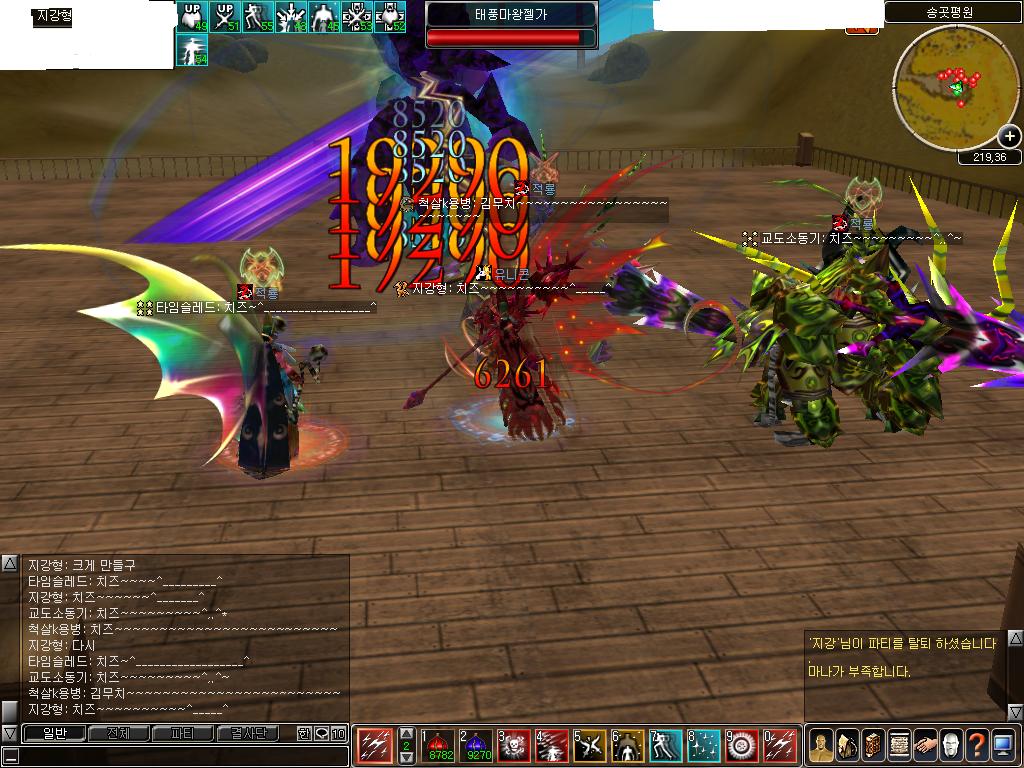Screen dimensions: 1024x768
Task: Use the blue potion in slot 2
Action: 478,745
